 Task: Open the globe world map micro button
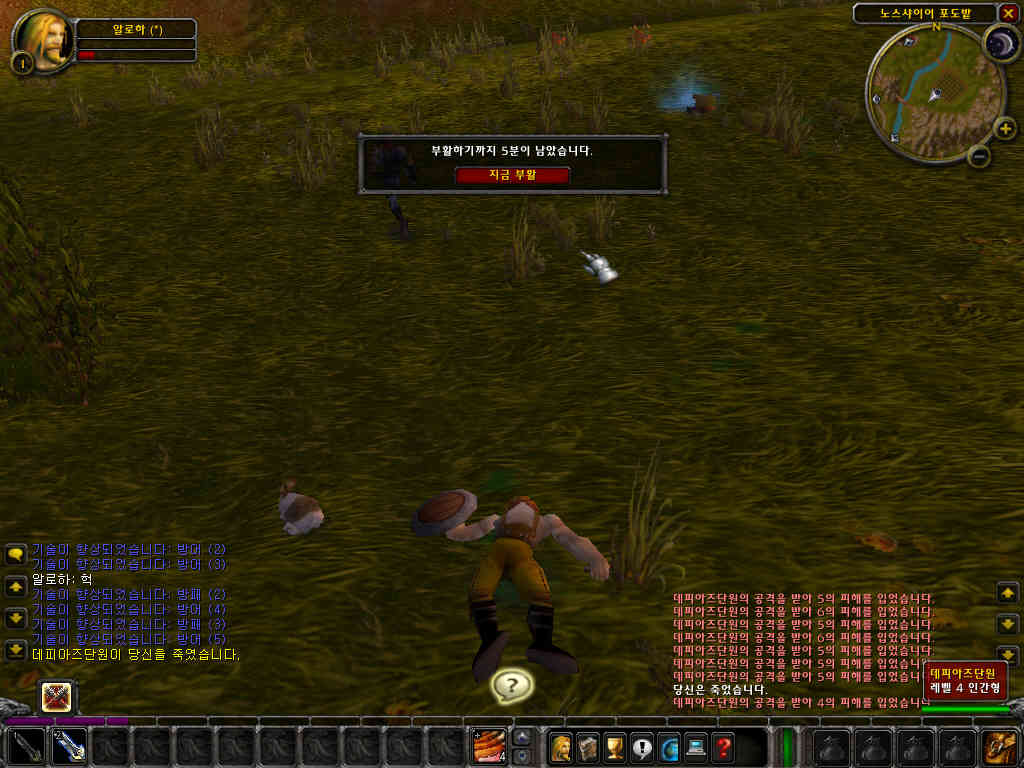669,747
